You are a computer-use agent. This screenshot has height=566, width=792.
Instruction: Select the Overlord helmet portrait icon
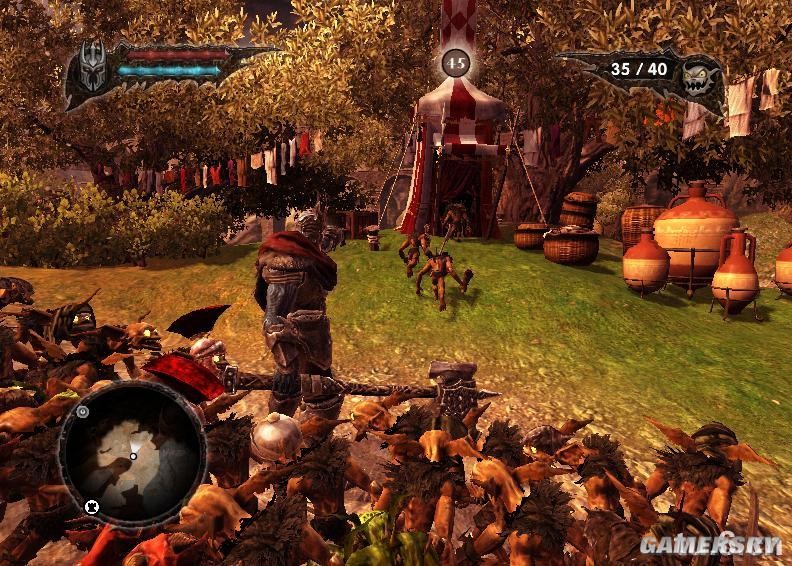pyautogui.click(x=92, y=67)
